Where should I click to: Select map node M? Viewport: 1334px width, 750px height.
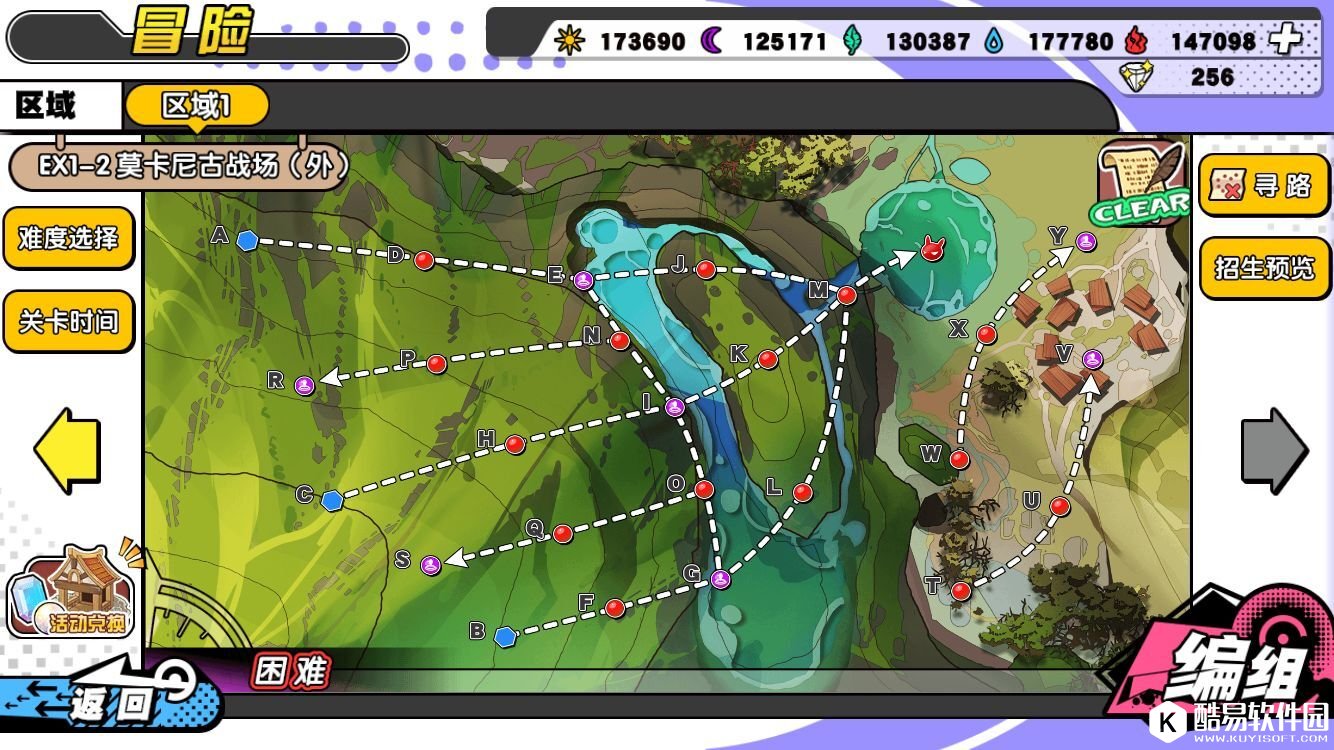pos(847,295)
